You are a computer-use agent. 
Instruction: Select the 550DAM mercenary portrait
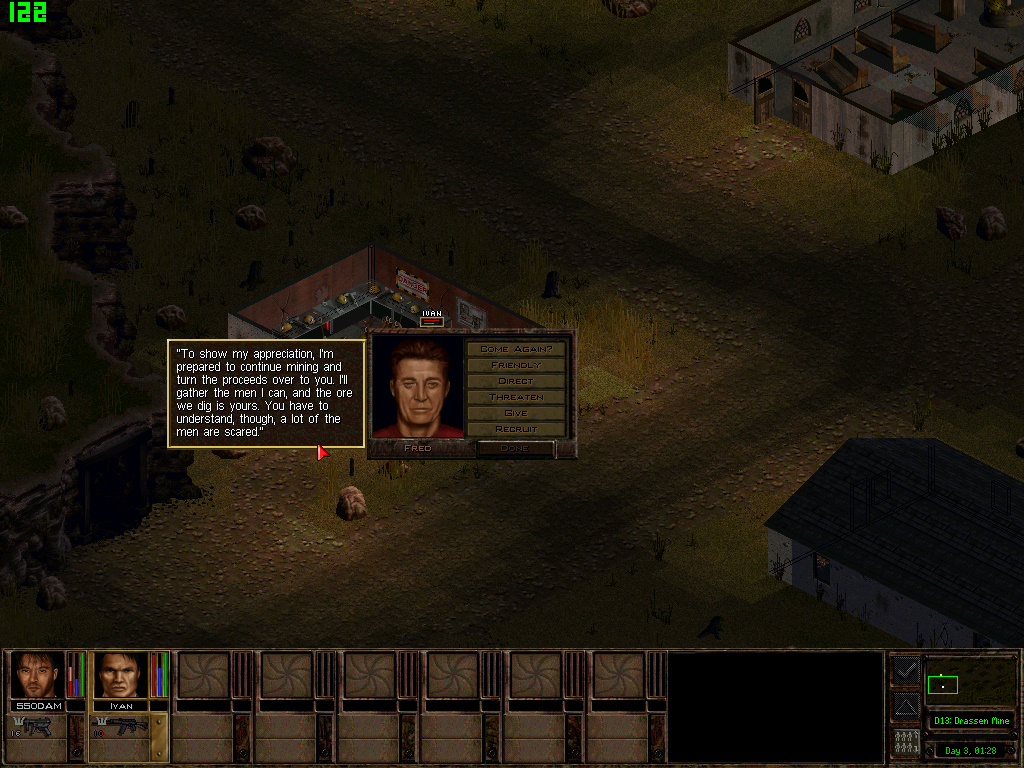click(38, 675)
